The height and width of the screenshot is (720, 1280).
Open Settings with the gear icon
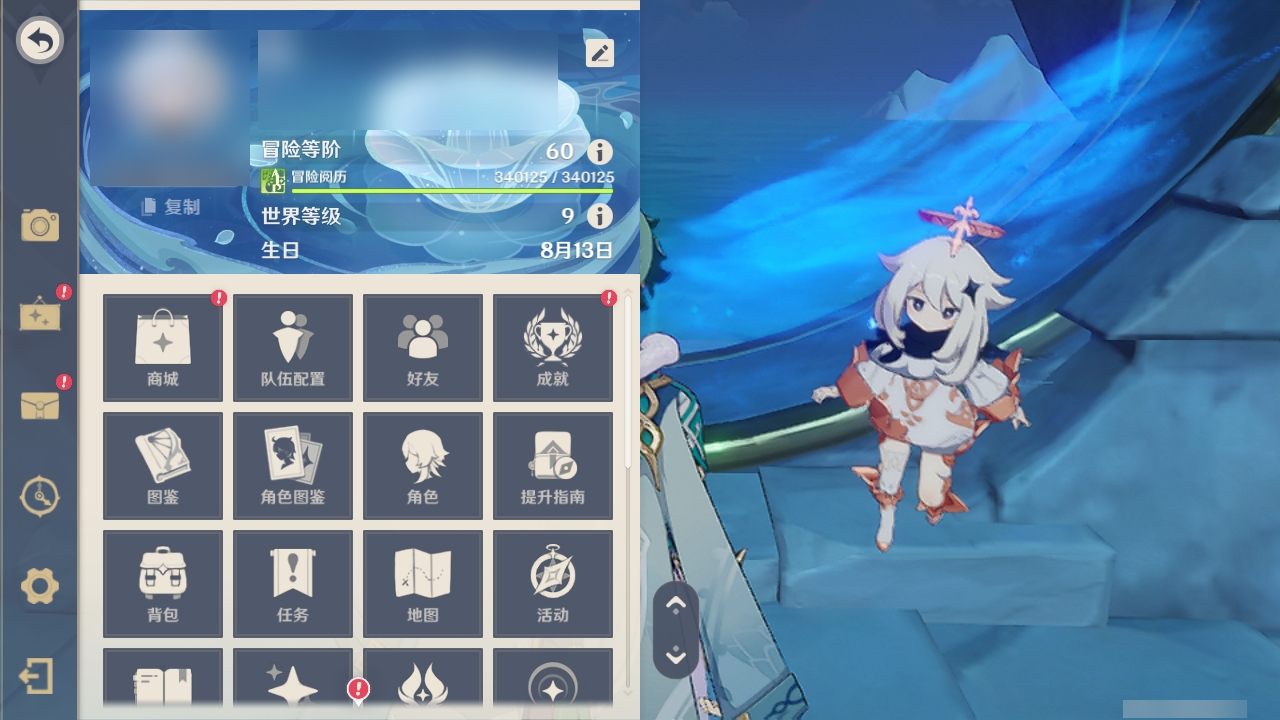(x=40, y=588)
